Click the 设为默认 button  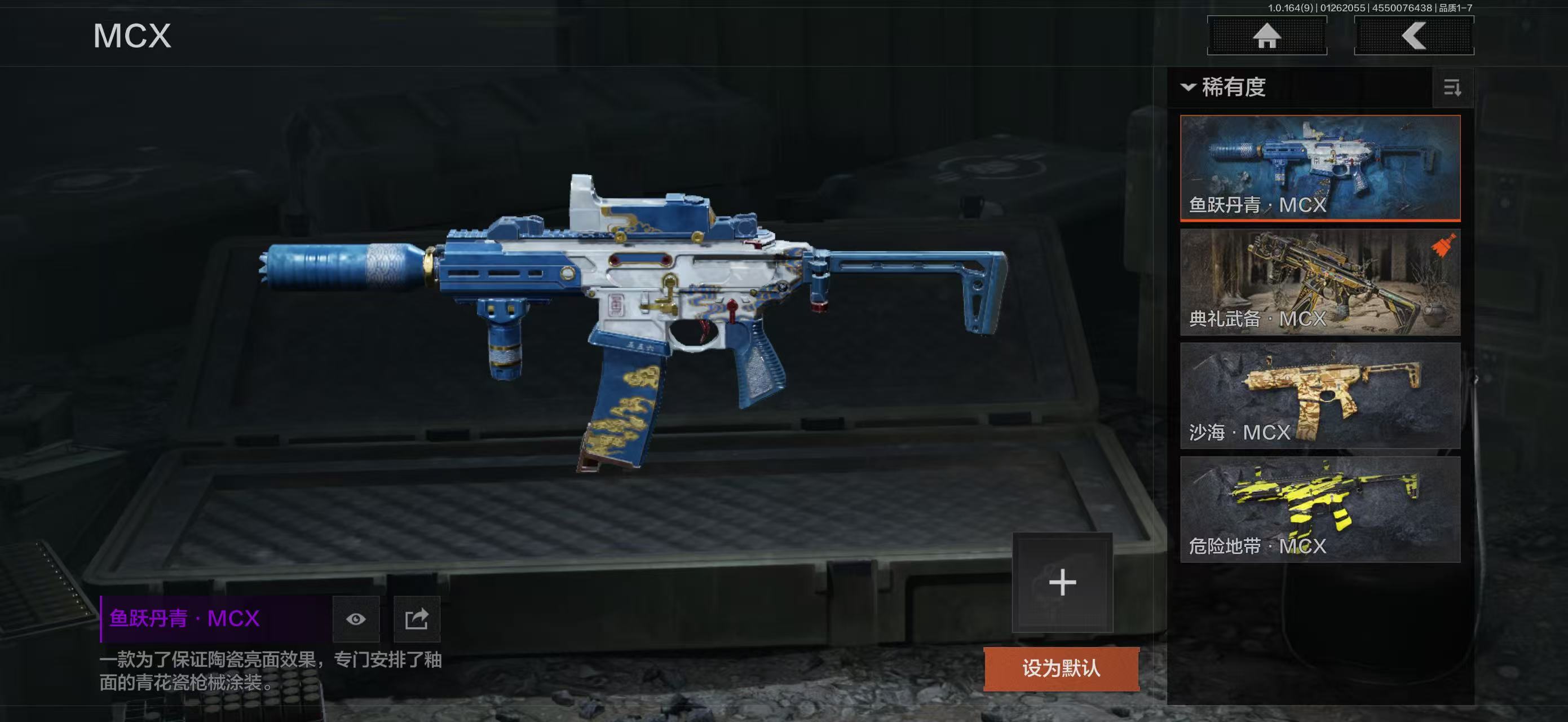coord(1061,668)
